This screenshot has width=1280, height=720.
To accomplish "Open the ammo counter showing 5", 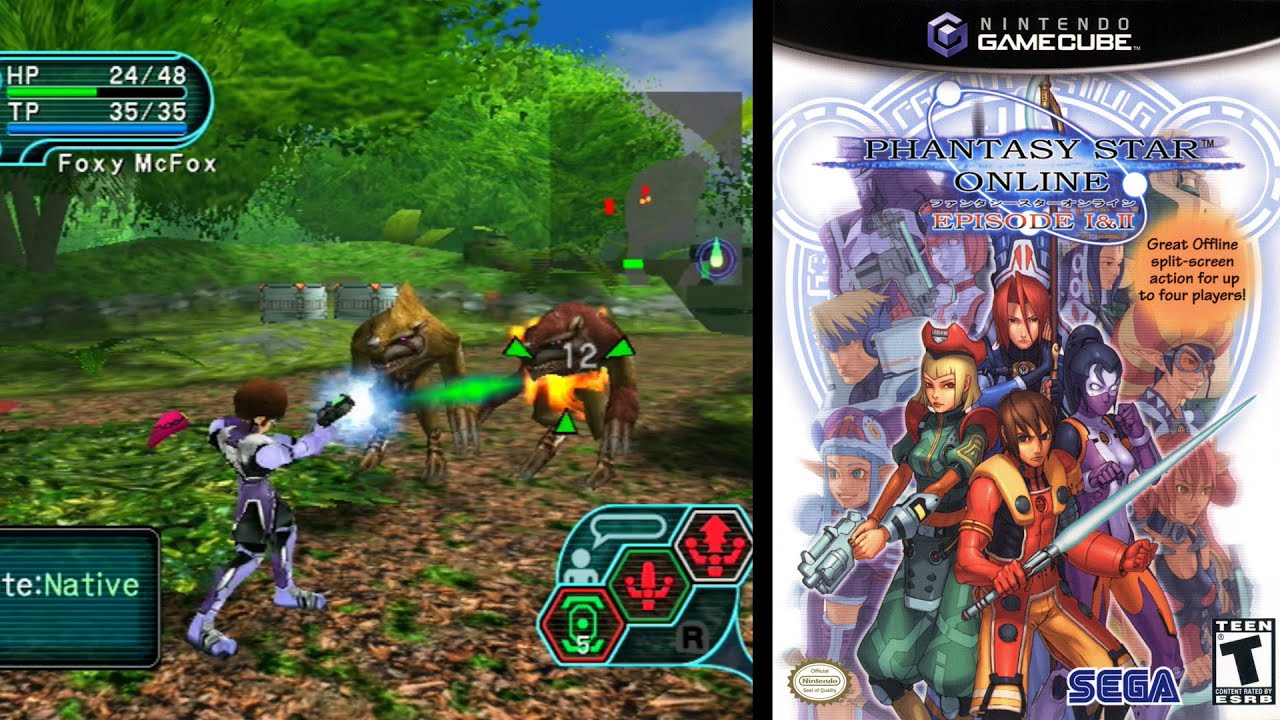I will tap(583, 644).
